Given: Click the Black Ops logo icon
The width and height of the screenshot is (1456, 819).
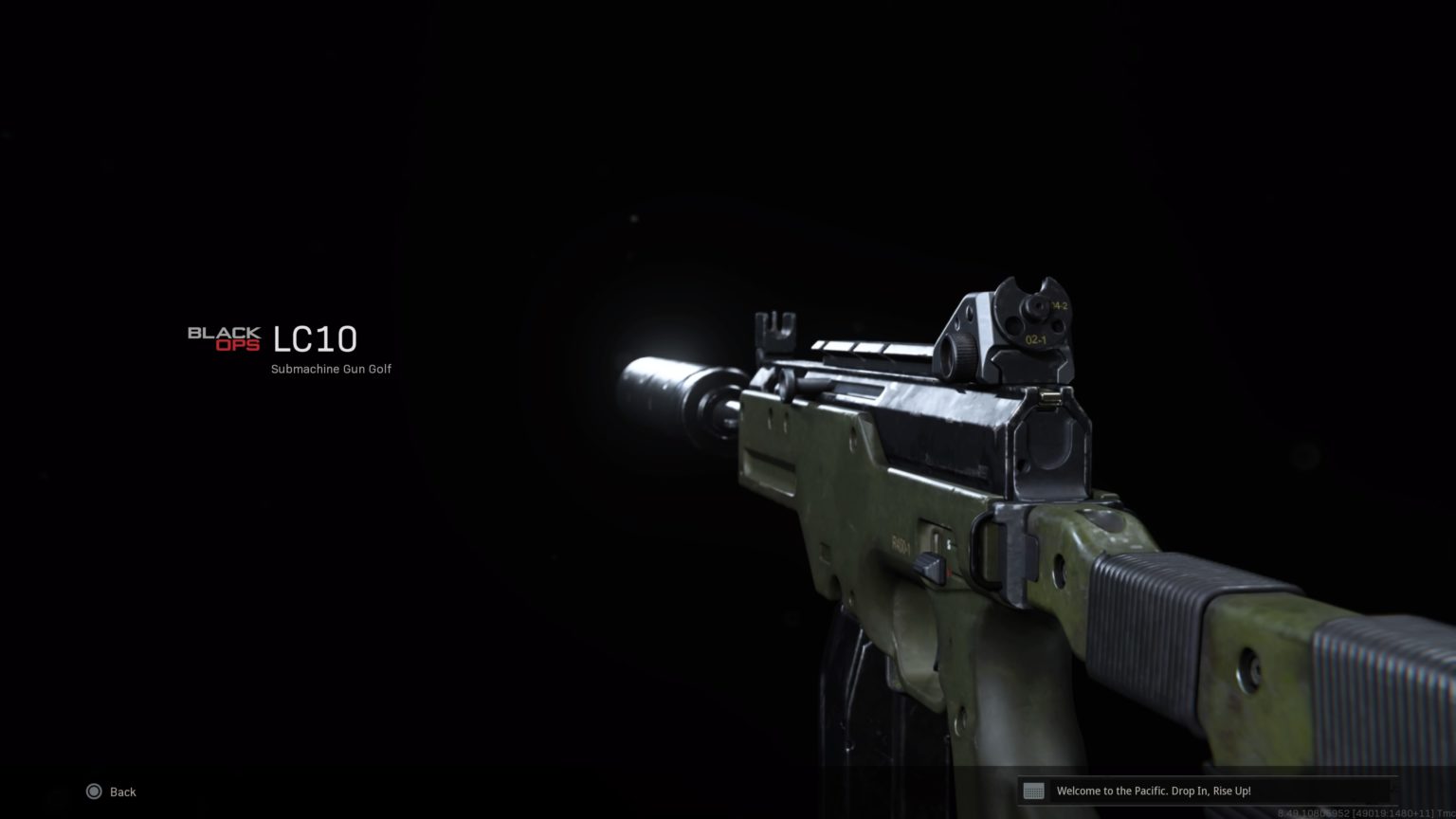Looking at the screenshot, I should (225, 337).
